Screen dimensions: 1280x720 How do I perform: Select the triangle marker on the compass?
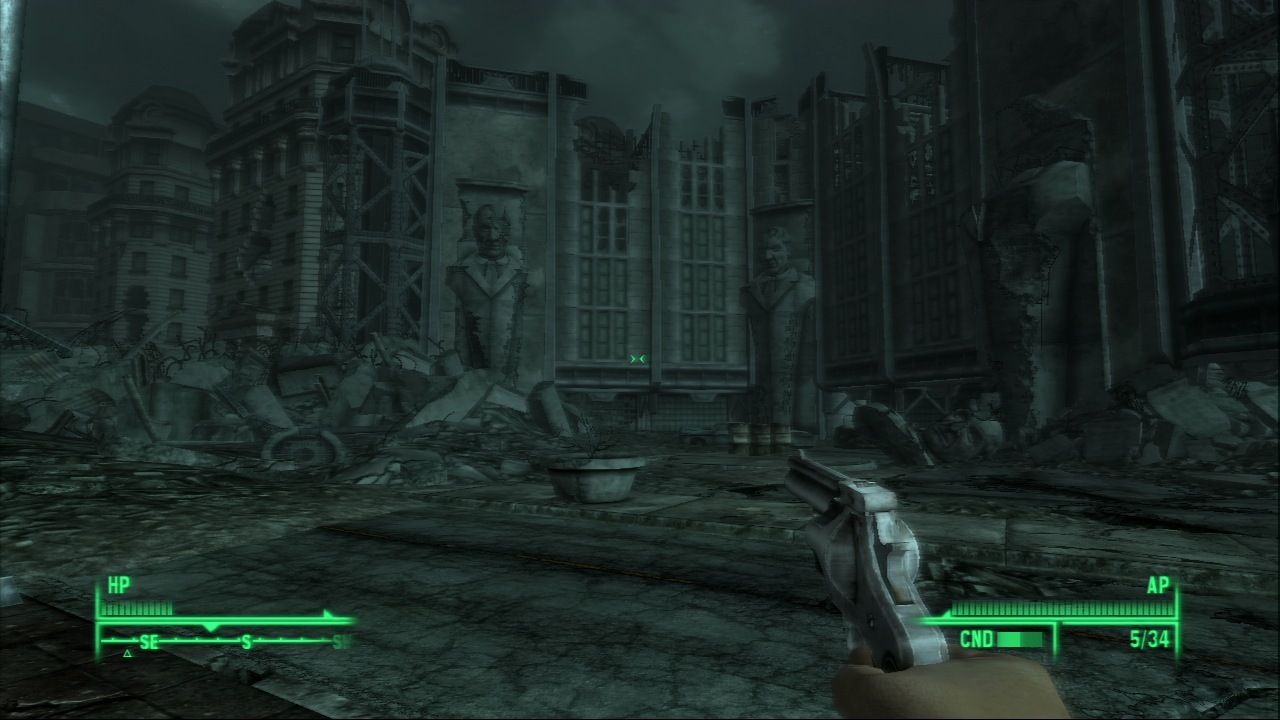tap(127, 654)
